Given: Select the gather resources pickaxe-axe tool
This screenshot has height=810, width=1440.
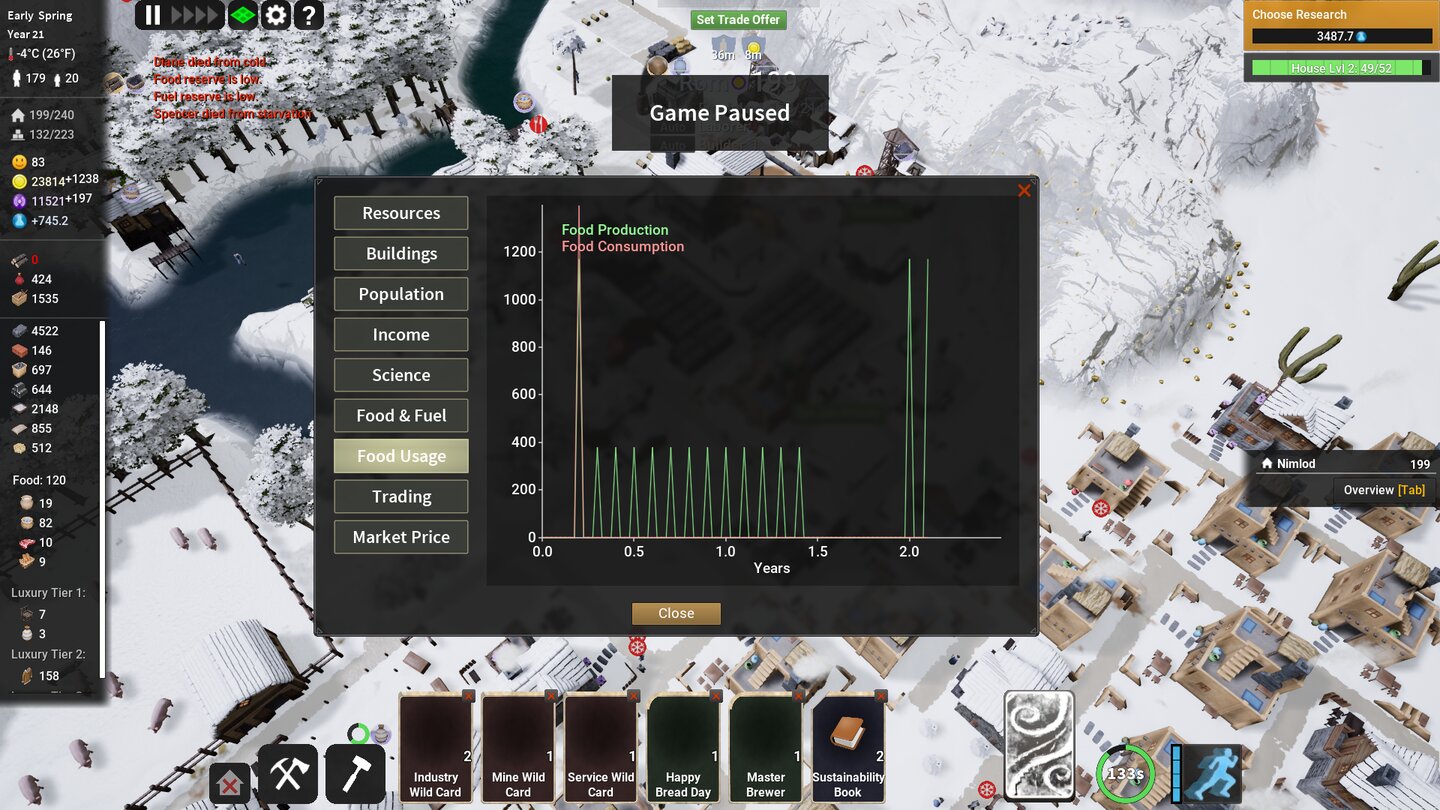Looking at the screenshot, I should (x=287, y=774).
